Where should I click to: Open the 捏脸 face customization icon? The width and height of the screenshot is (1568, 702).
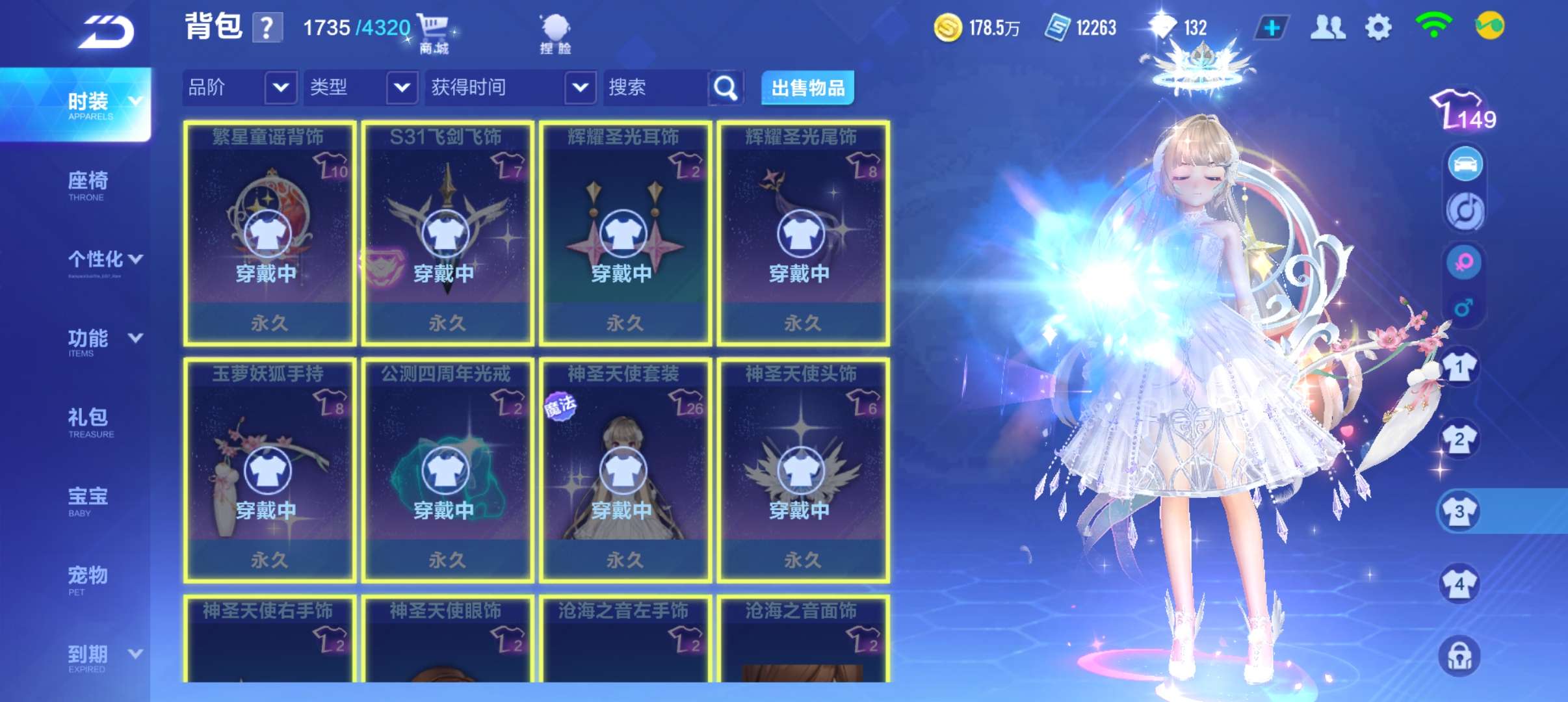tap(556, 29)
